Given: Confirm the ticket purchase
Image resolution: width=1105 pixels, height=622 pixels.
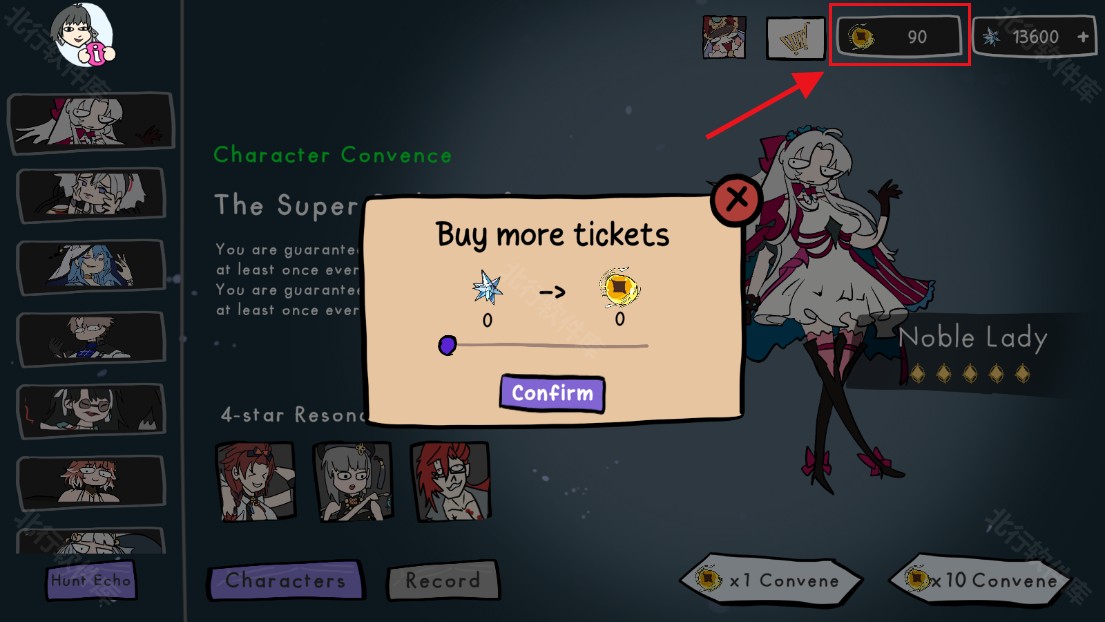Looking at the screenshot, I should click(x=552, y=393).
